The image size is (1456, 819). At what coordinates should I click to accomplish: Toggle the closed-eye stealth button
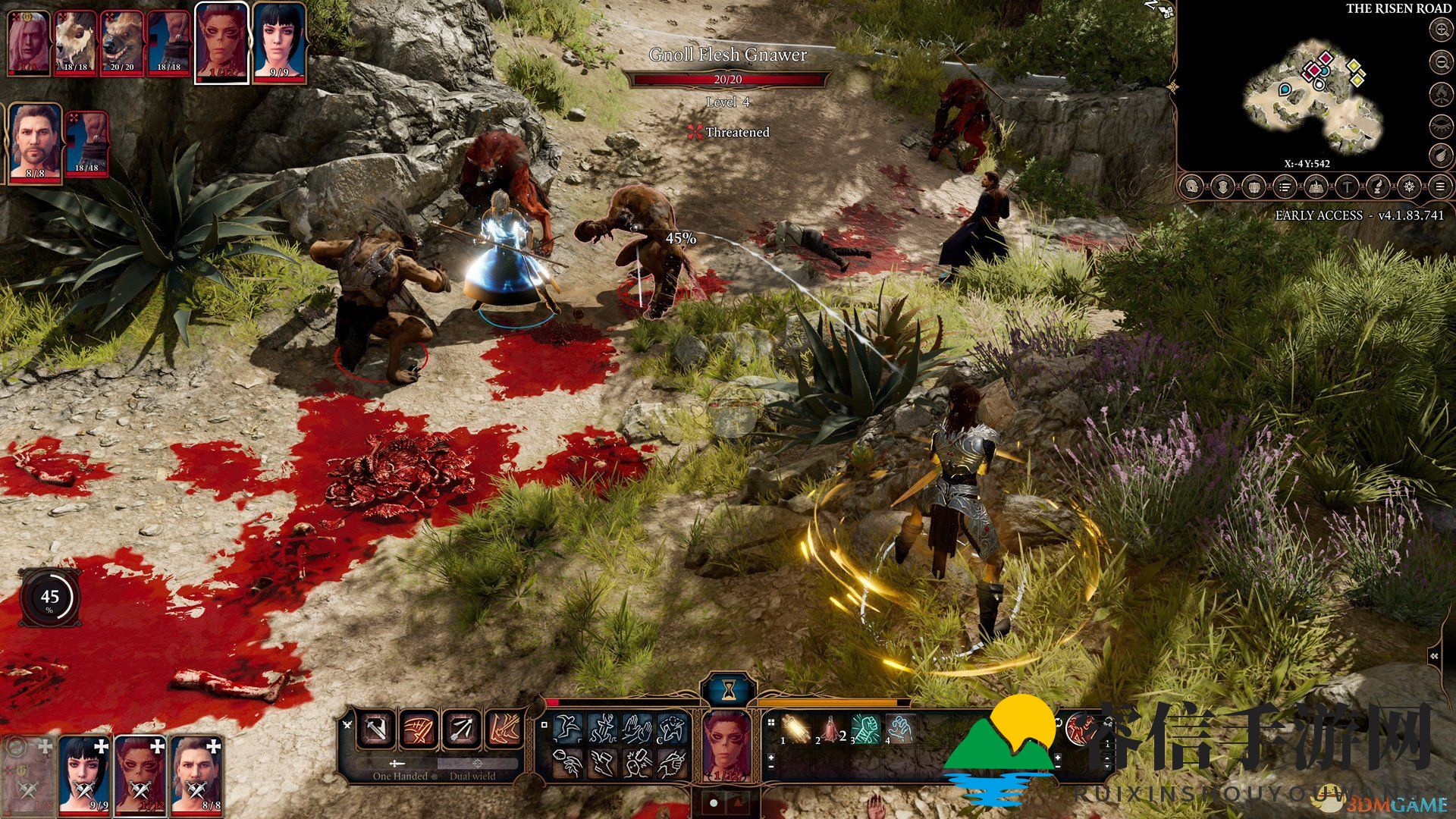1440,125
